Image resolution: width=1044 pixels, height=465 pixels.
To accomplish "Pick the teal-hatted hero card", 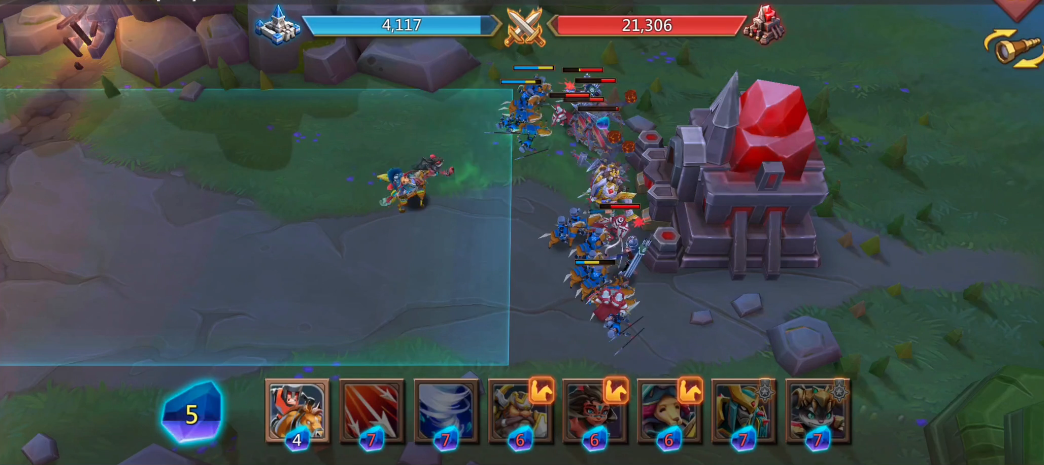I will tap(669, 410).
